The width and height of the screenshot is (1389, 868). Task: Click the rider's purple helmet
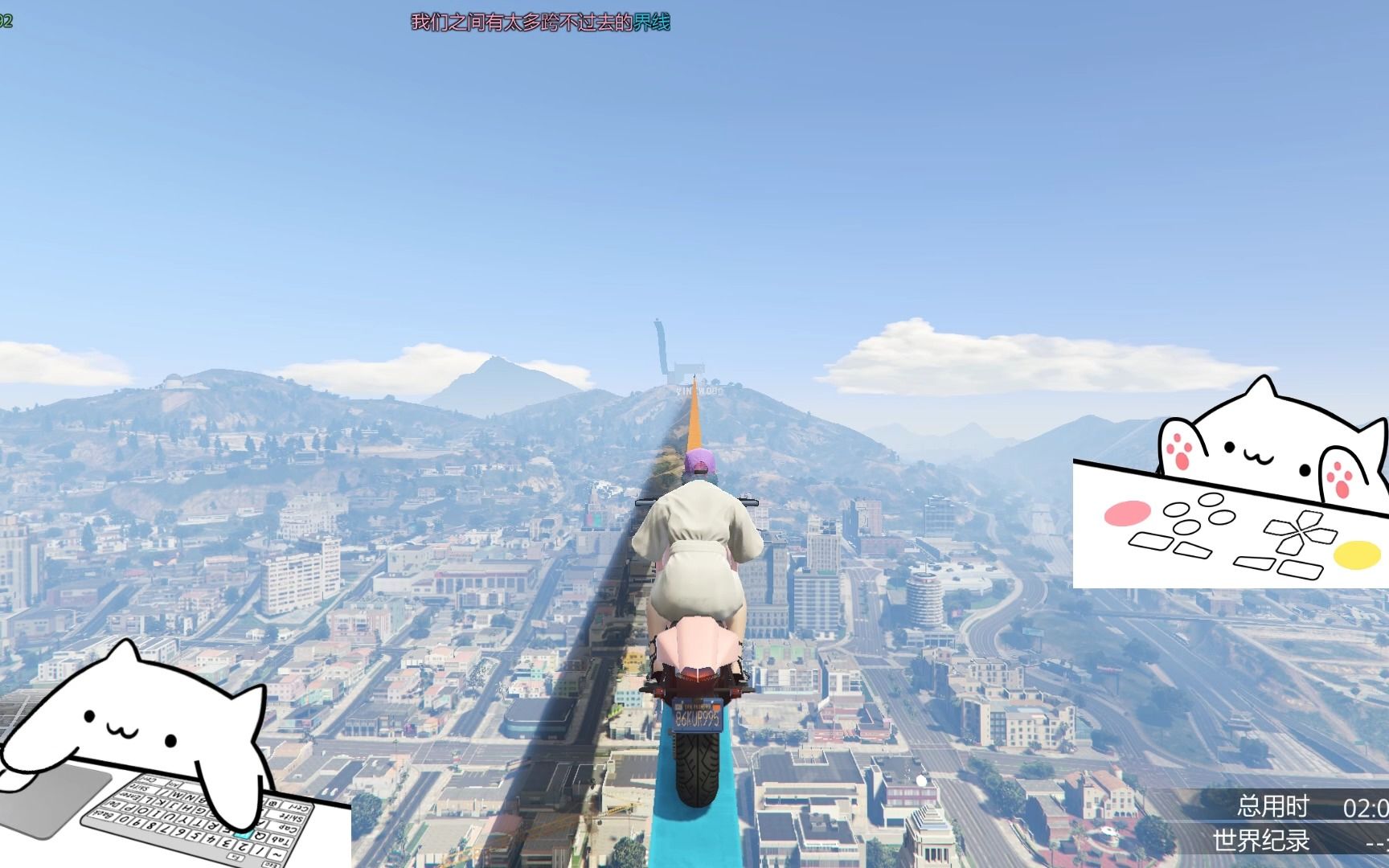(x=698, y=460)
